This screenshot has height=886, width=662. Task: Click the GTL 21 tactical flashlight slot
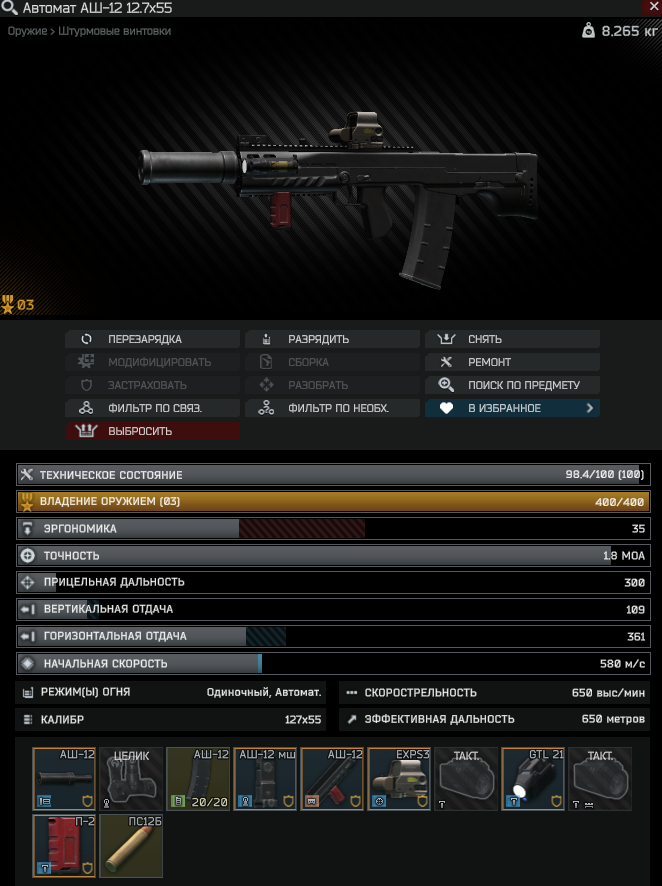coord(533,779)
